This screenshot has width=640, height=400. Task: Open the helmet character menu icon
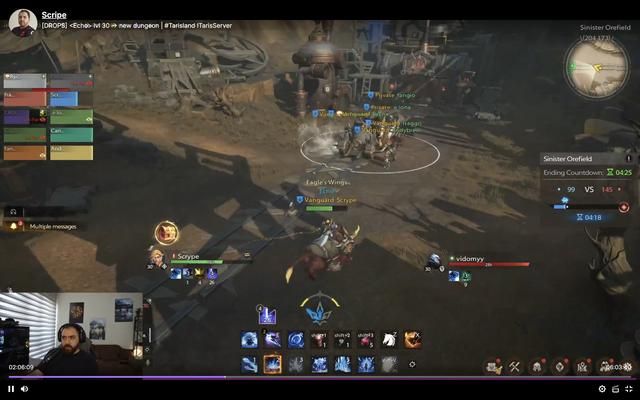coord(537,367)
